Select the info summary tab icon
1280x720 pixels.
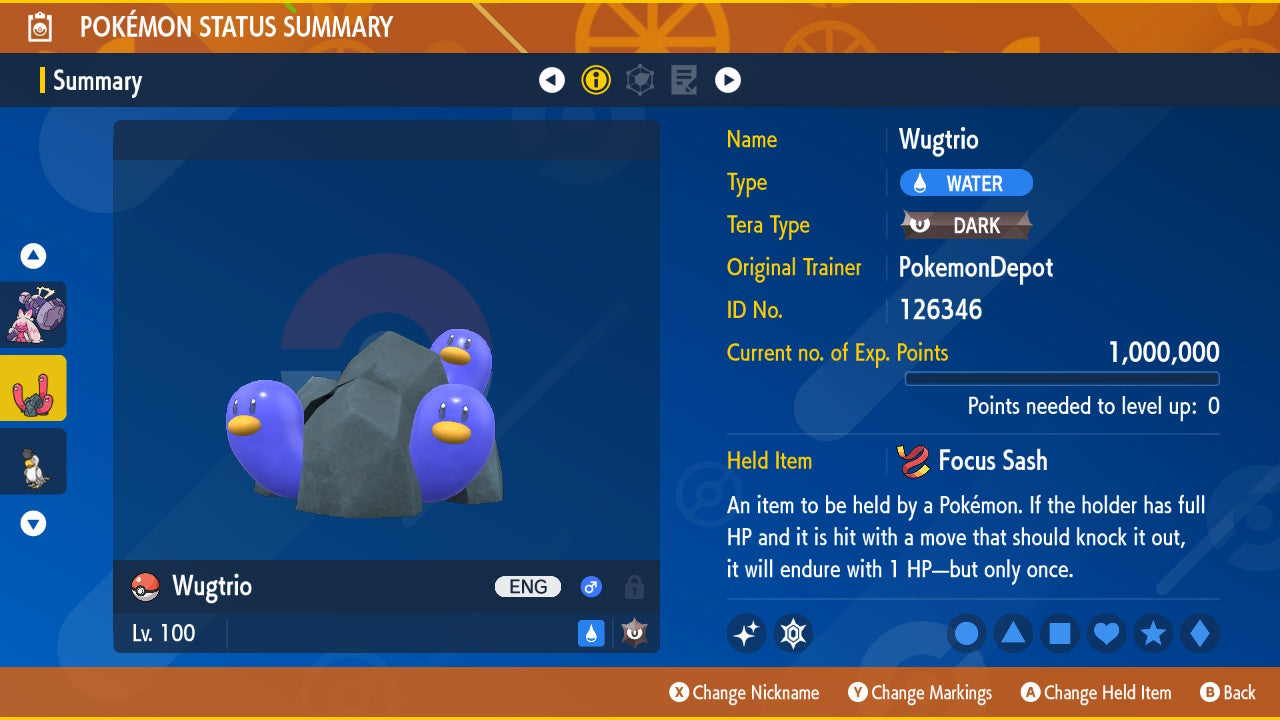pyautogui.click(x=596, y=80)
